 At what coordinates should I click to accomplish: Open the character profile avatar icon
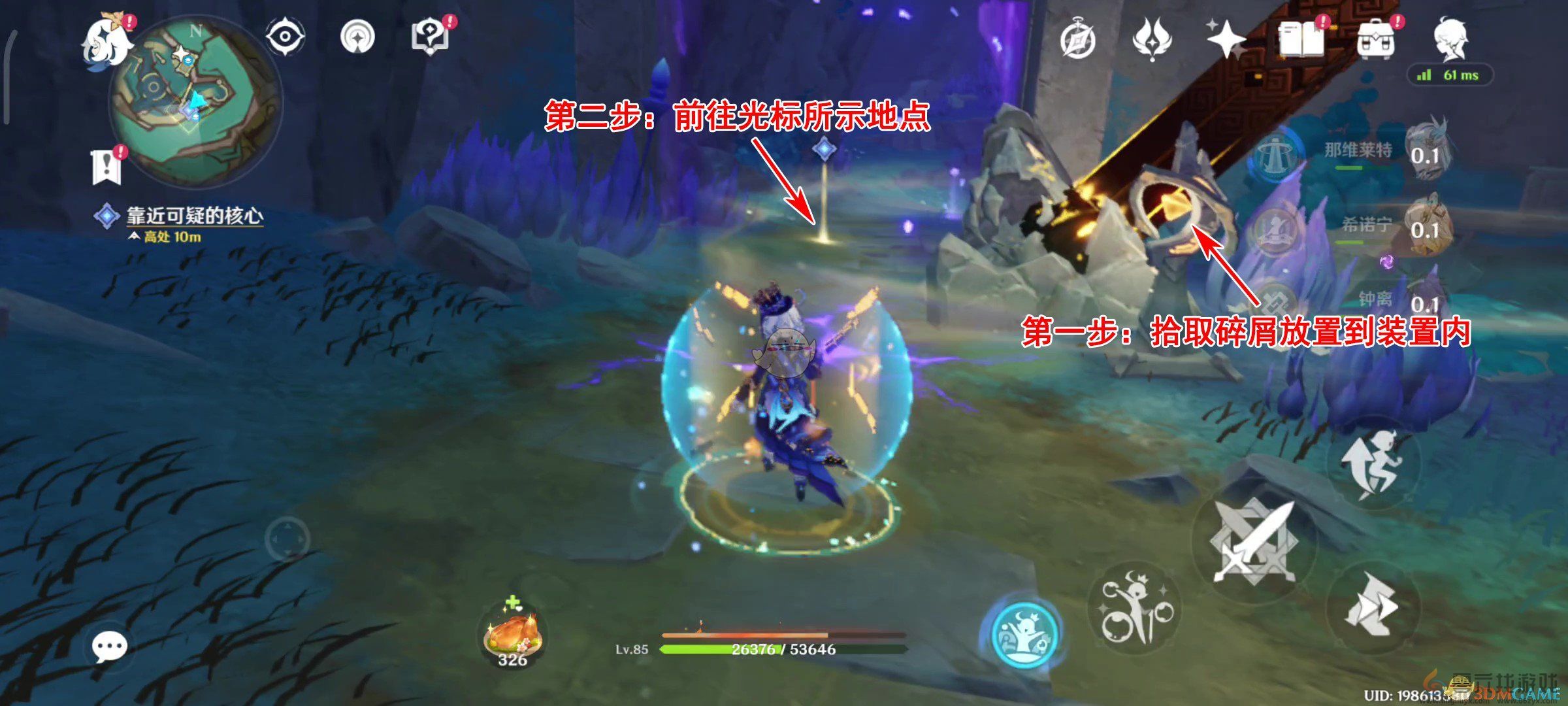pyautogui.click(x=1449, y=41)
